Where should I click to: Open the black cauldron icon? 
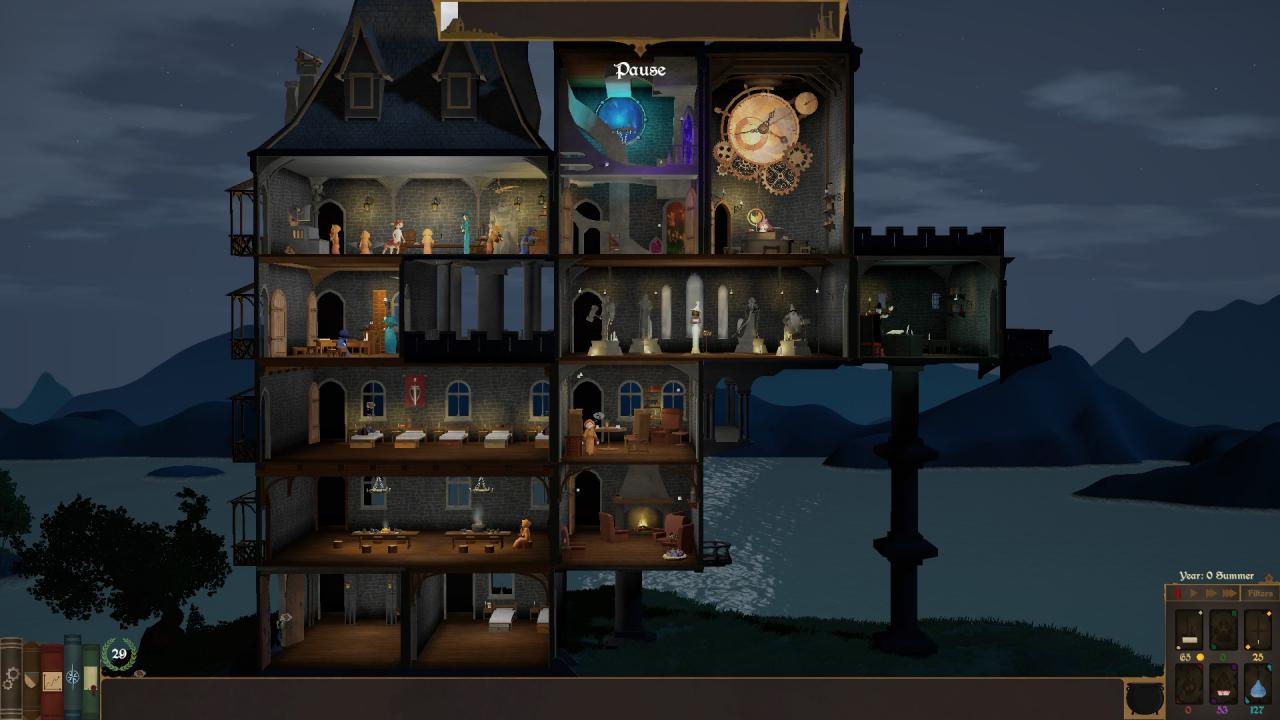tap(1144, 697)
